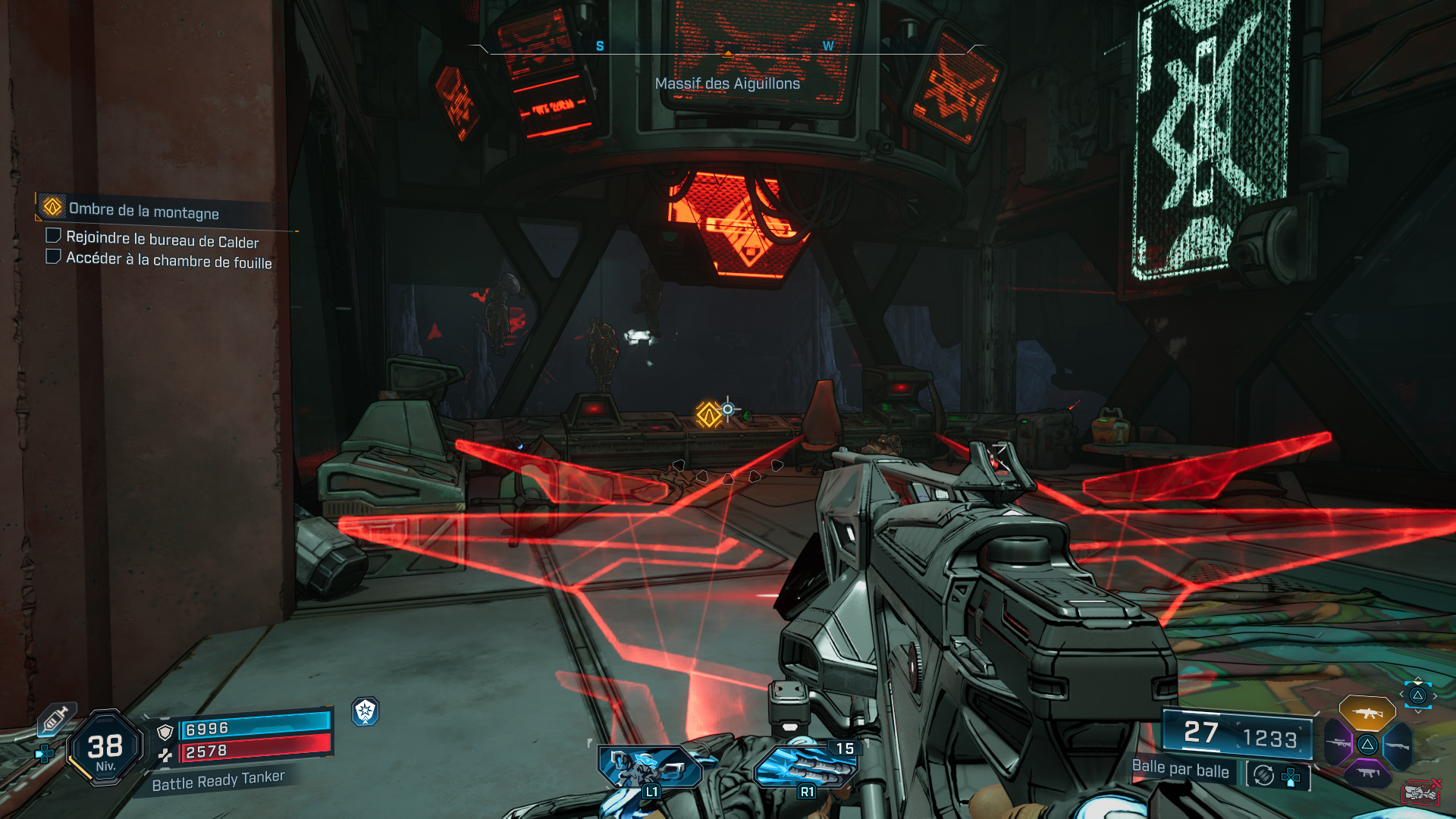The image size is (1456, 819).
Task: Equip the blue shotgun weapon slot
Action: coord(1398,746)
